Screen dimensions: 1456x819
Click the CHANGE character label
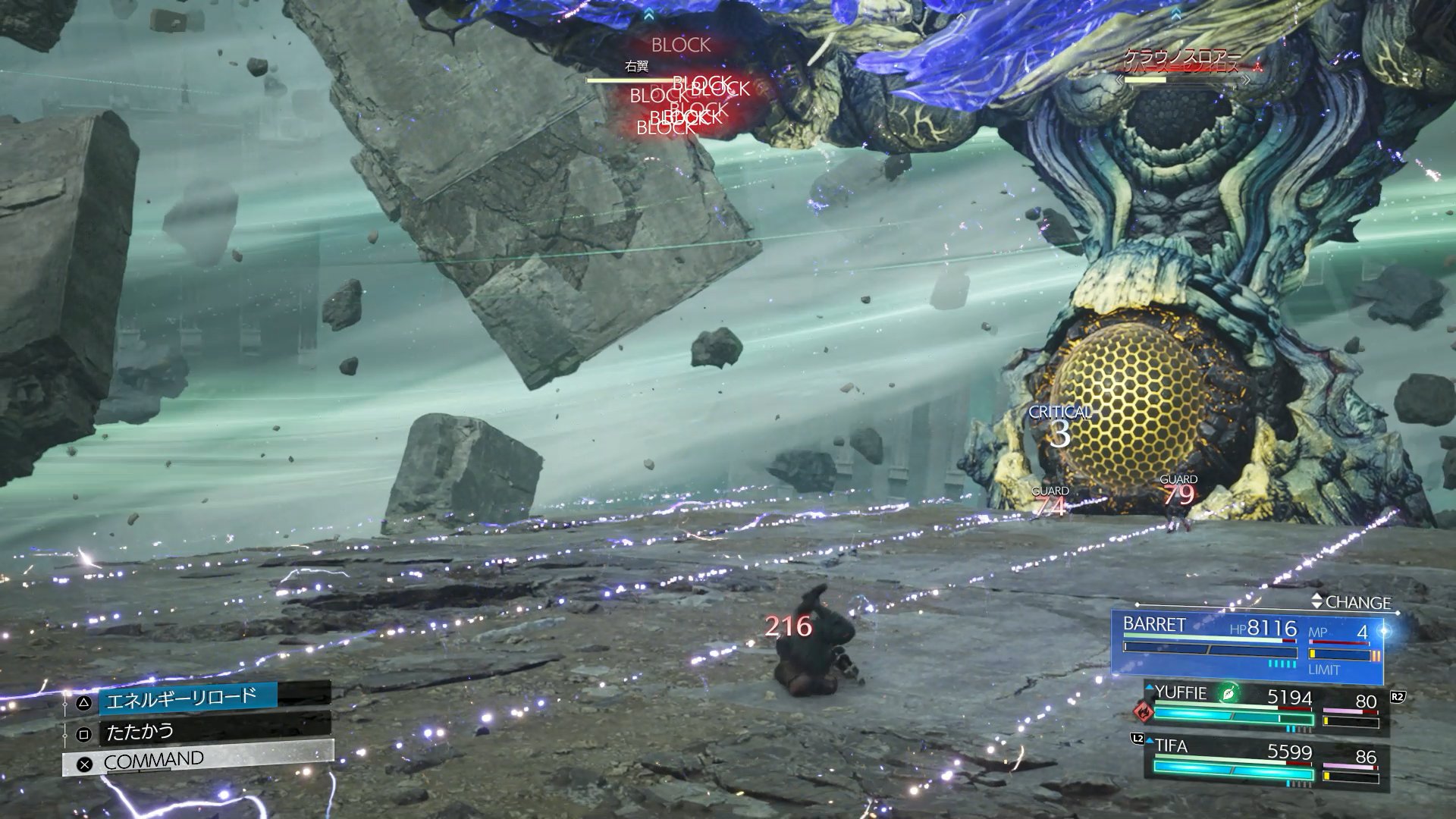coord(1357,602)
